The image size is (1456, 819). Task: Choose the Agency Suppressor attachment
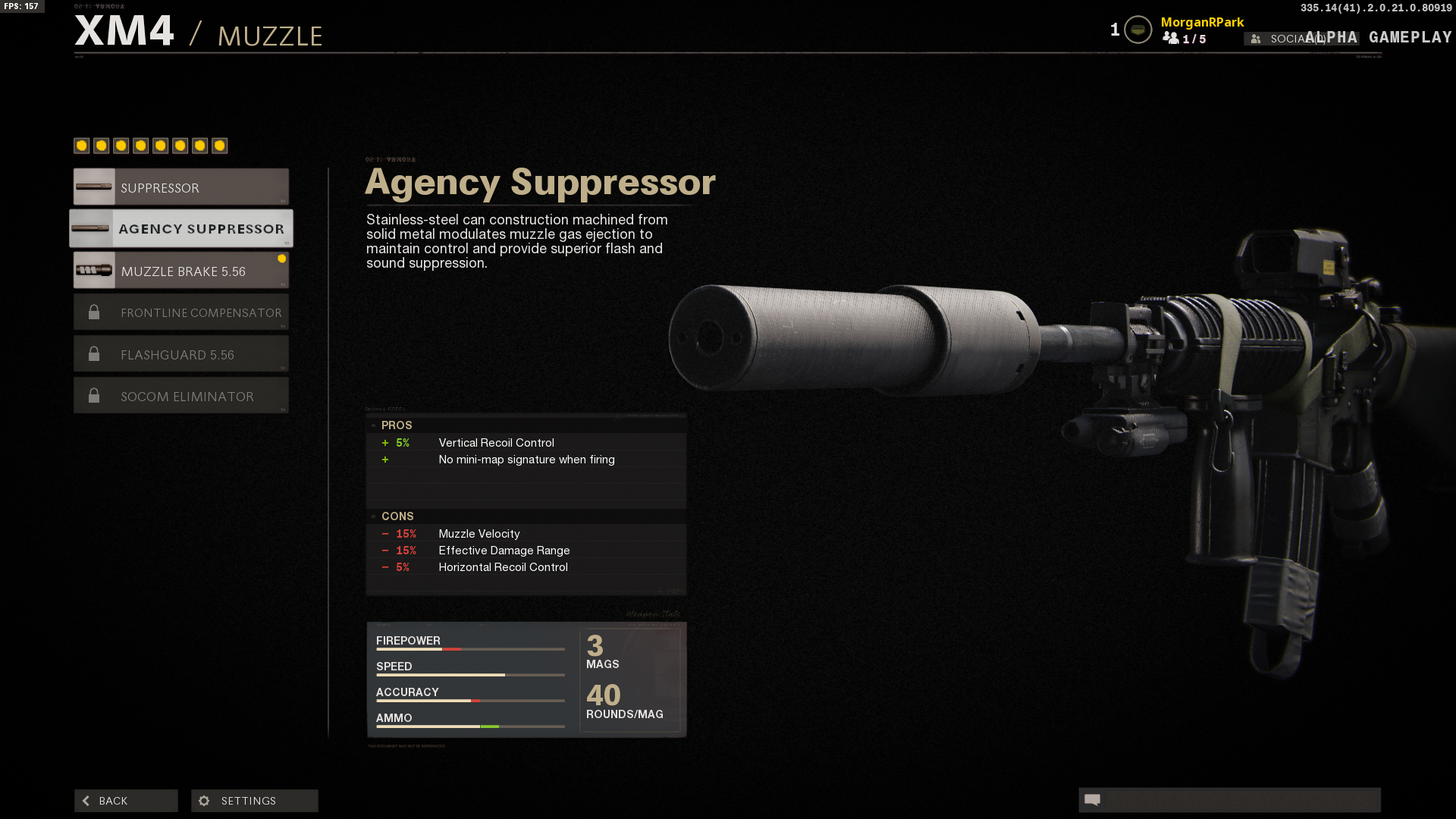(181, 228)
